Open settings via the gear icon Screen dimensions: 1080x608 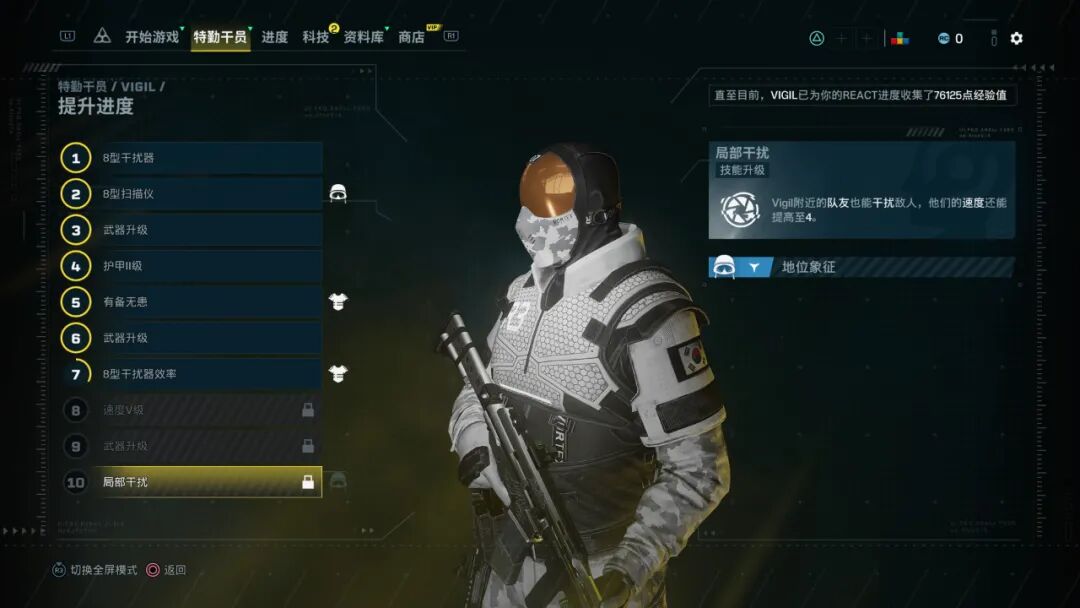pyautogui.click(x=1016, y=38)
